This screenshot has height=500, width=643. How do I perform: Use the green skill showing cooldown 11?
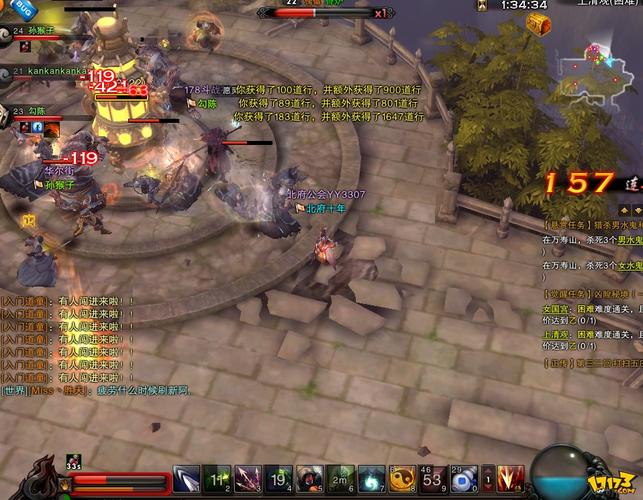[217, 479]
